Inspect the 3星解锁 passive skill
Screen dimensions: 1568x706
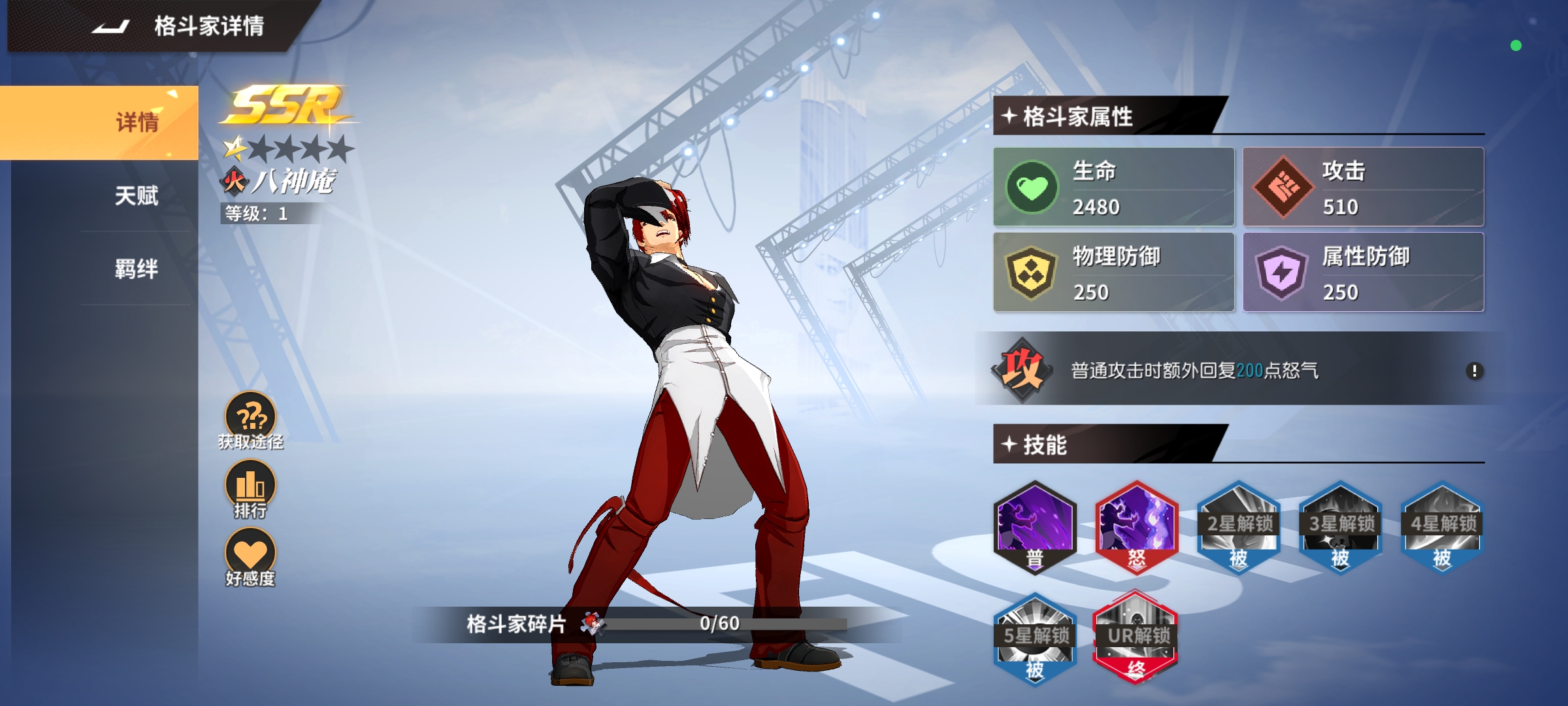point(1341,528)
